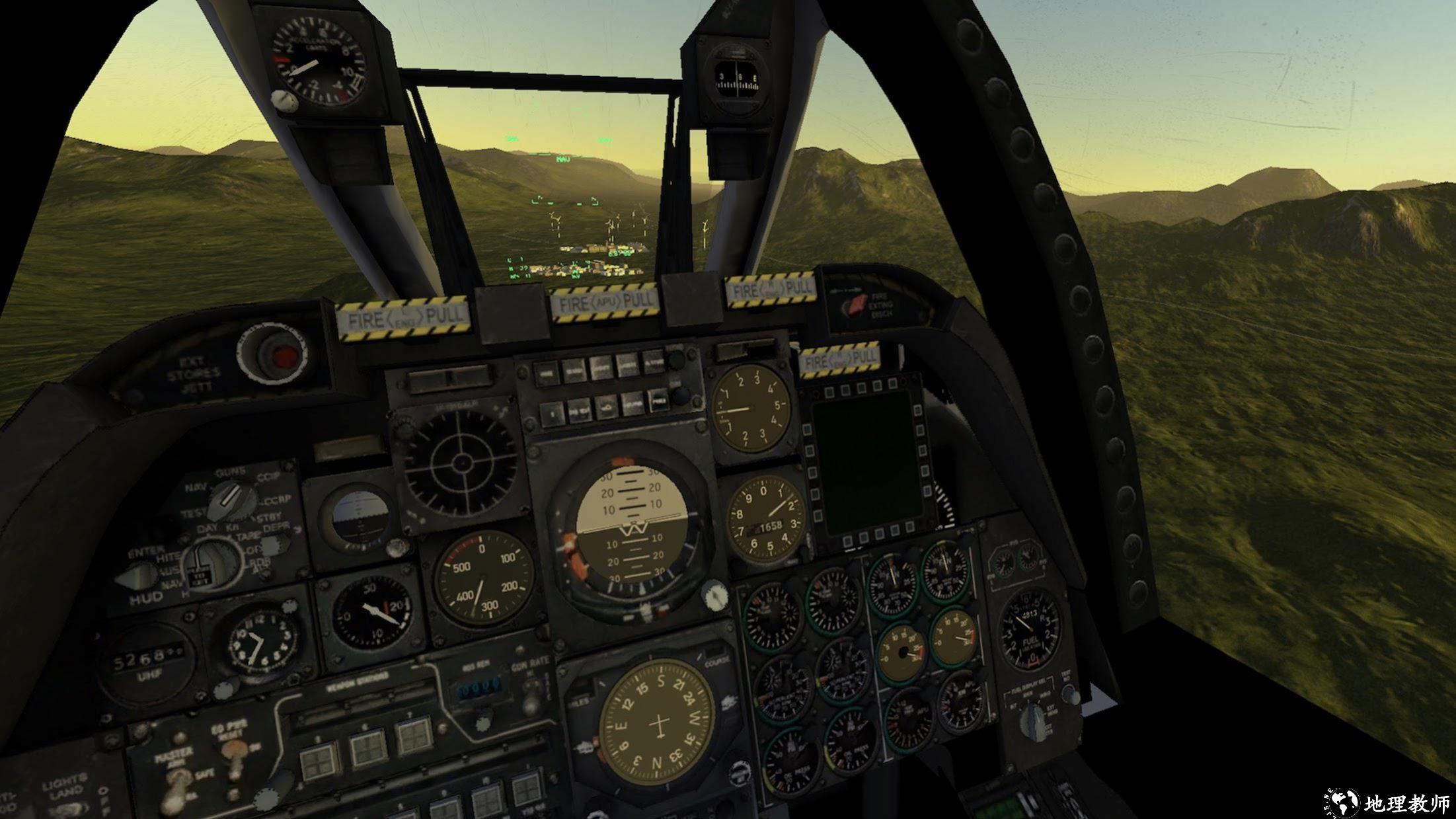Toggle the FIRE EXTING DISCH switch
The height and width of the screenshot is (819, 1456).
click(x=857, y=305)
